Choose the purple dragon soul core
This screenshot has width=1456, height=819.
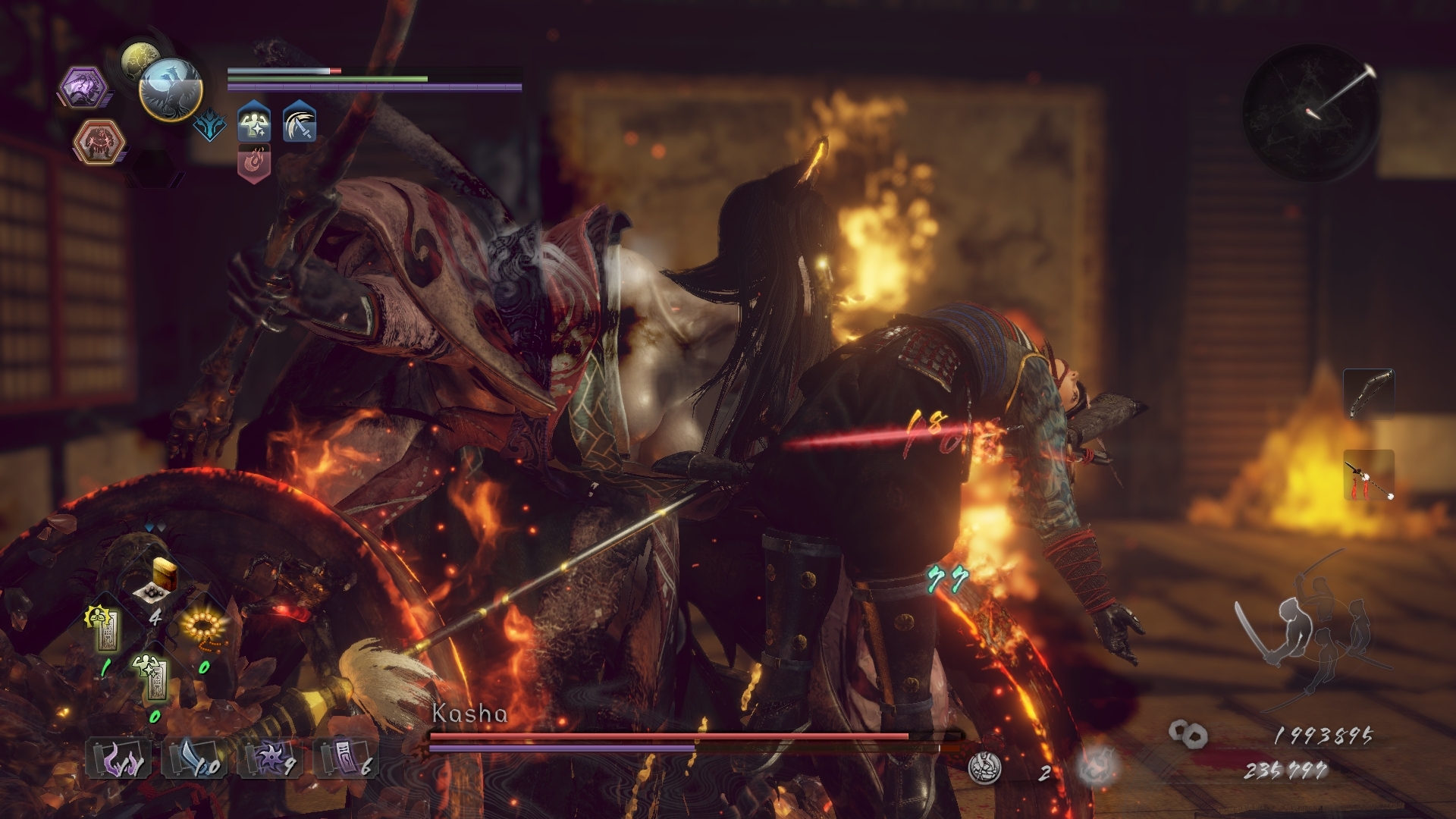click(x=82, y=88)
